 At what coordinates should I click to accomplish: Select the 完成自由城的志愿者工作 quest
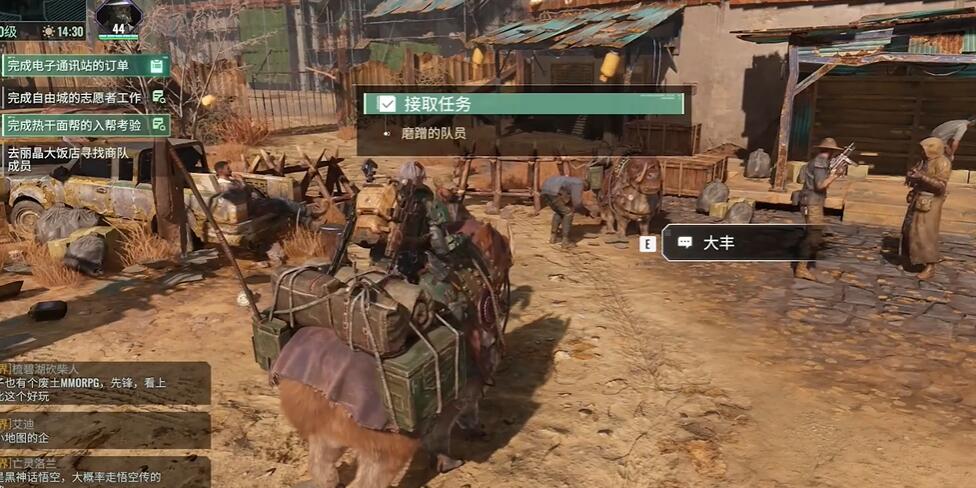[84, 97]
